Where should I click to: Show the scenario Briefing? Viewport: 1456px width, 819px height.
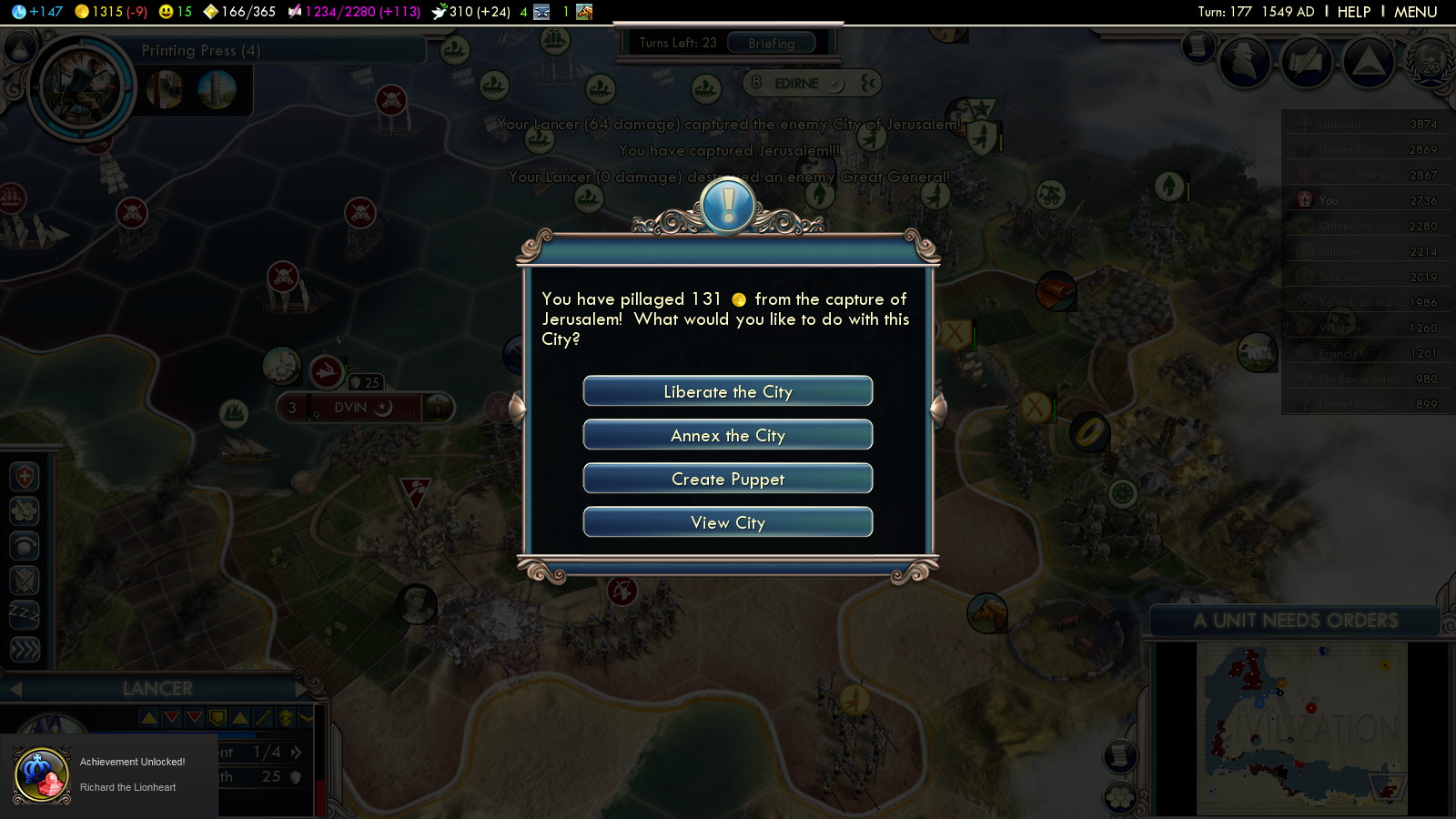click(772, 43)
